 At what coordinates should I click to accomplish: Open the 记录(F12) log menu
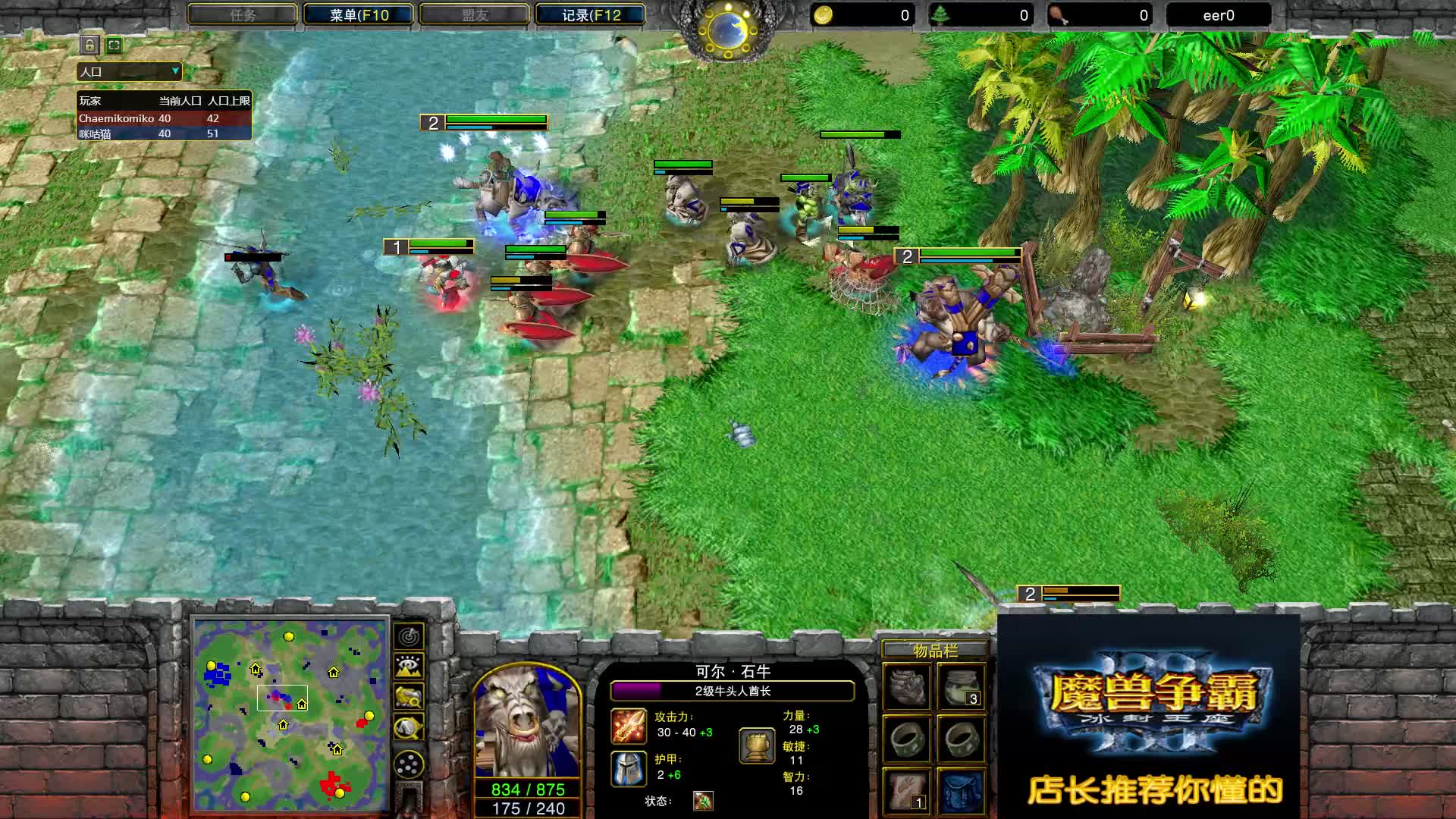[x=590, y=14]
